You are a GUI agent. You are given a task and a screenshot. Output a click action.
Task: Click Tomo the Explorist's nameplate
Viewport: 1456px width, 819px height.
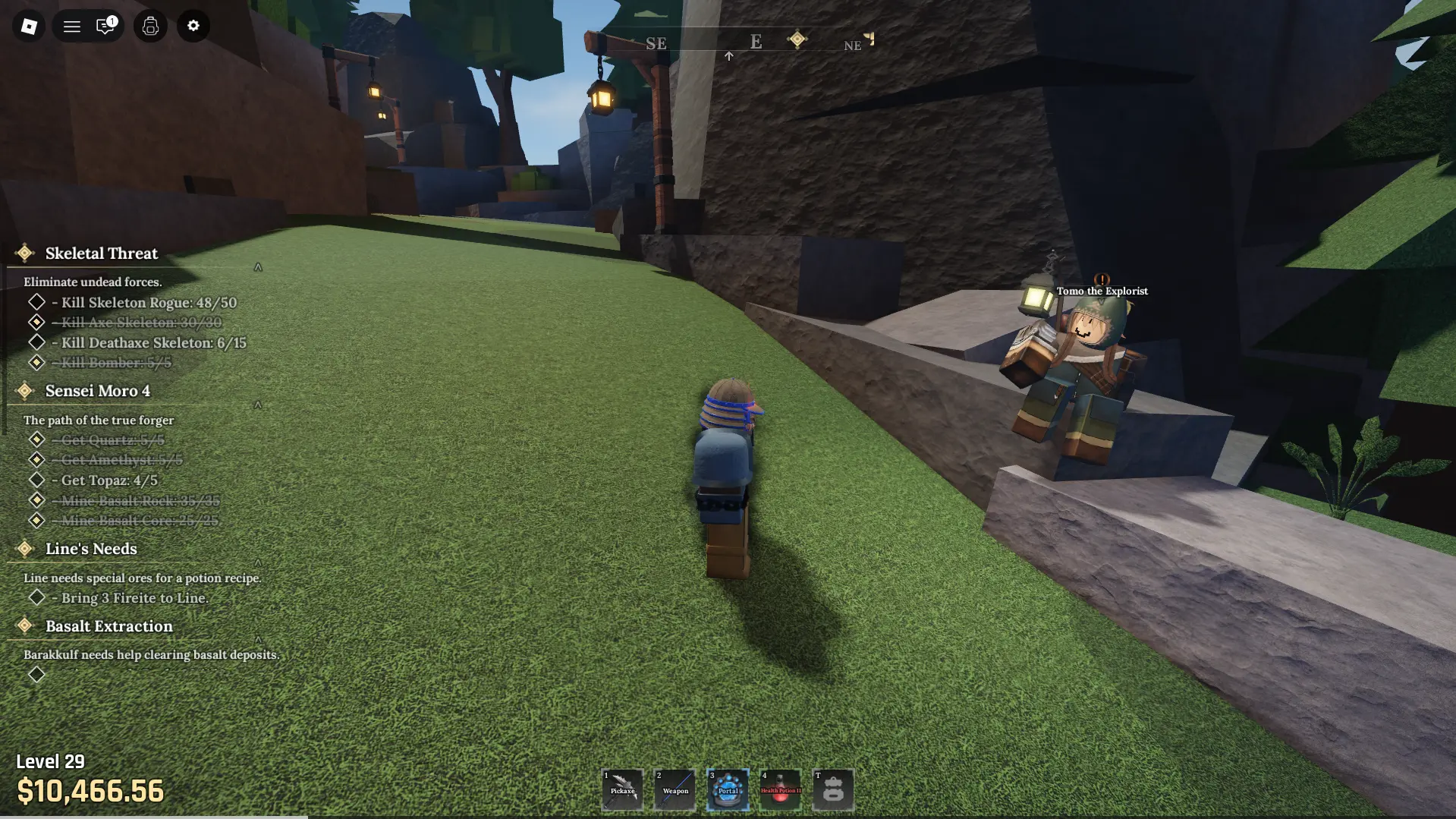point(1102,291)
